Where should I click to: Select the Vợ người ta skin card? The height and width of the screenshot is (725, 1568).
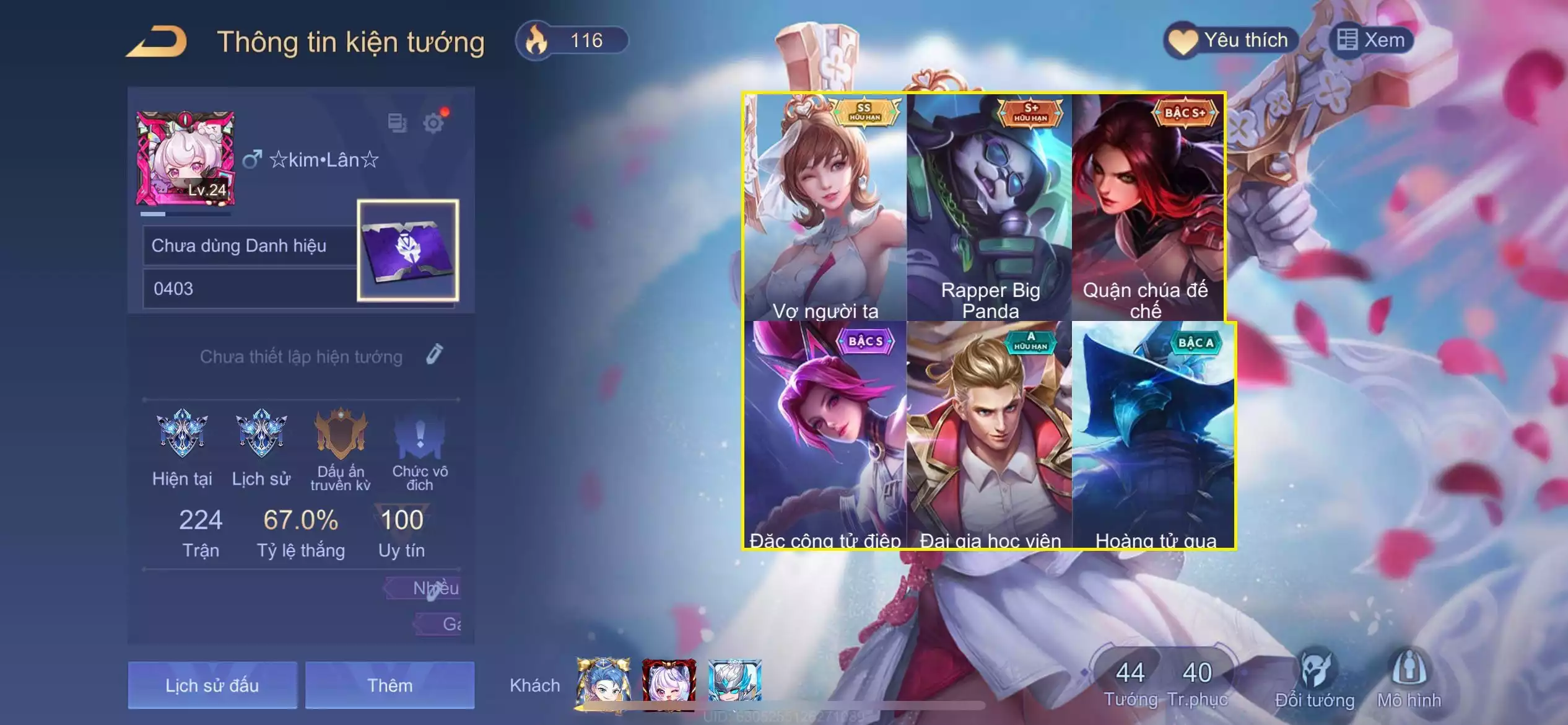tap(825, 208)
